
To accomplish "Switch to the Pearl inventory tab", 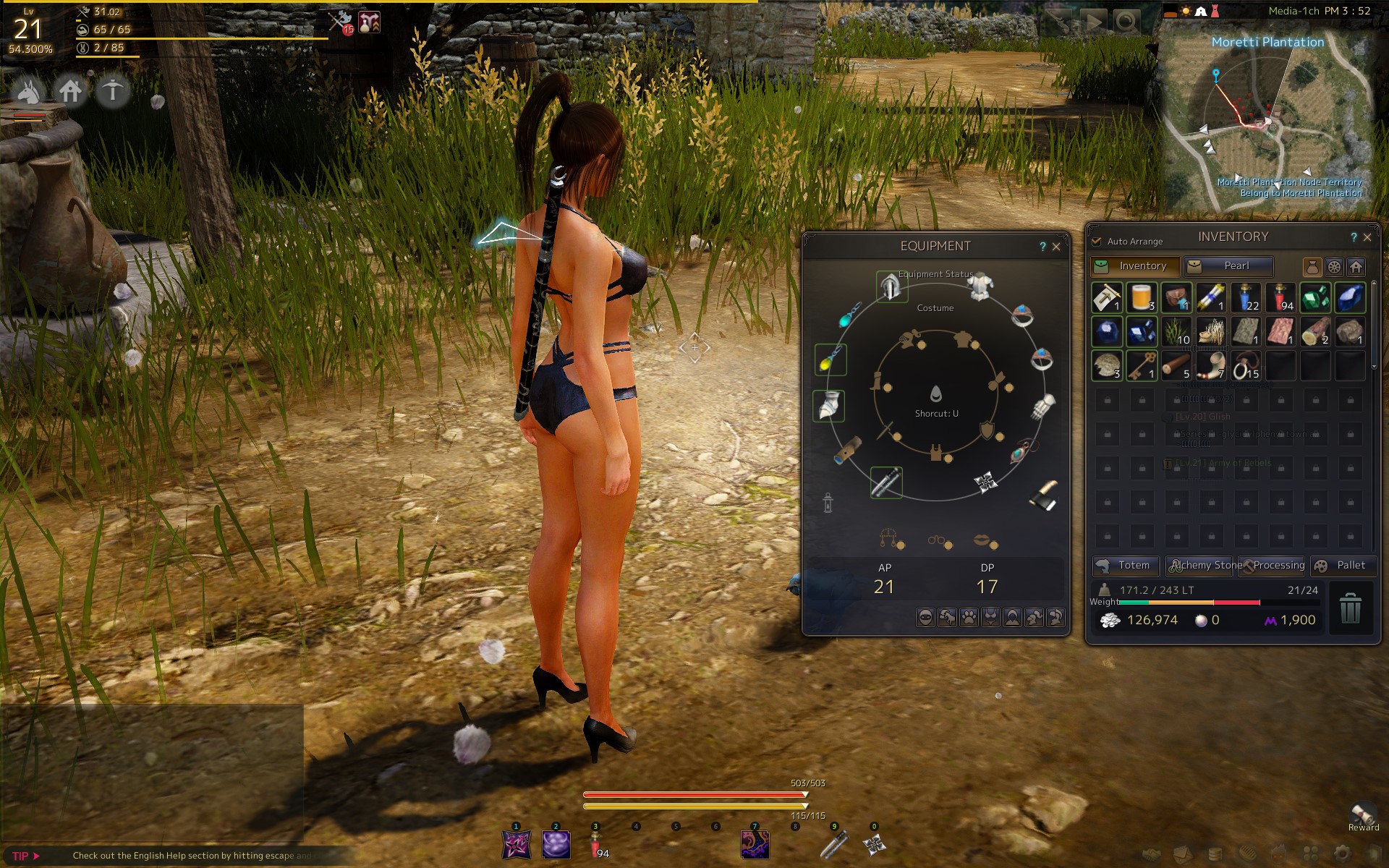I will click(1228, 266).
